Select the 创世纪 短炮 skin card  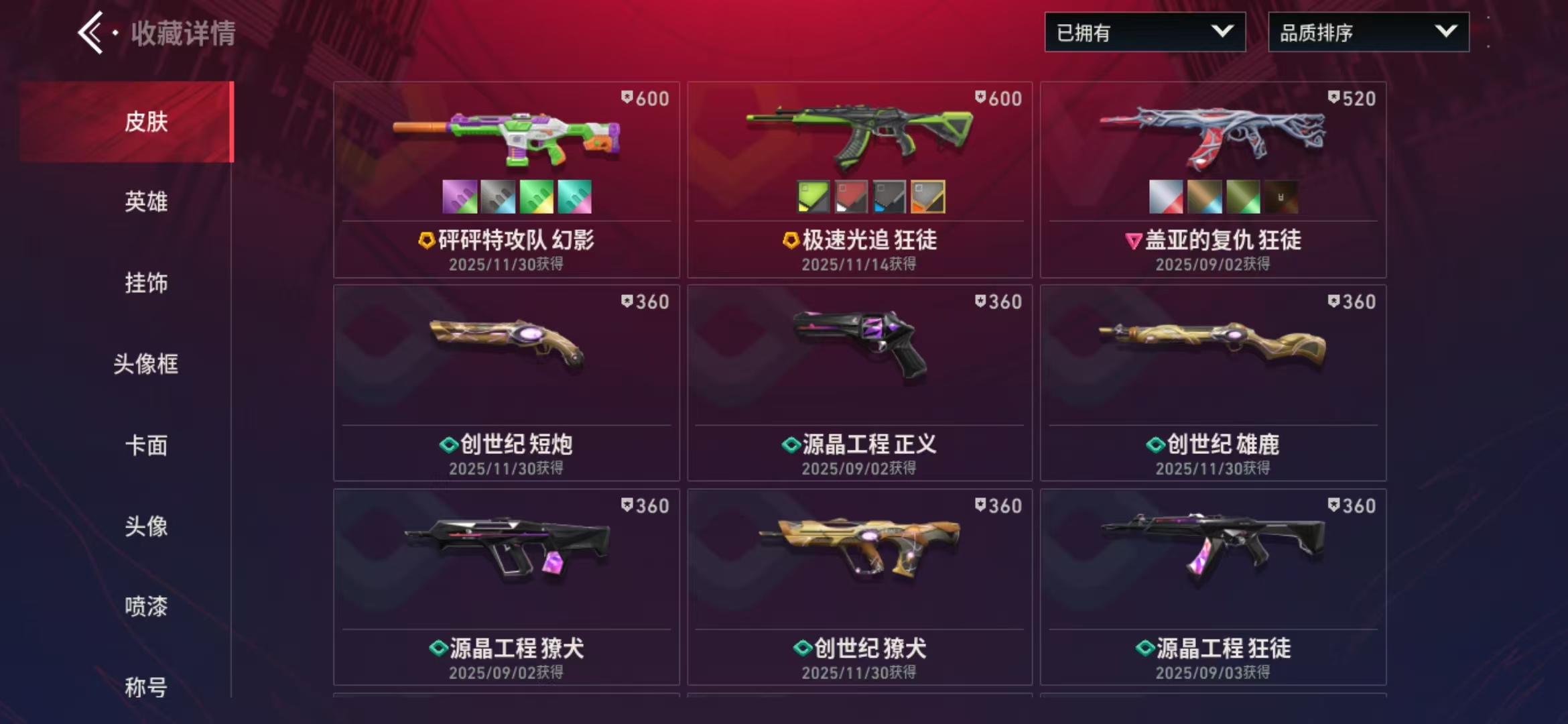[507, 383]
